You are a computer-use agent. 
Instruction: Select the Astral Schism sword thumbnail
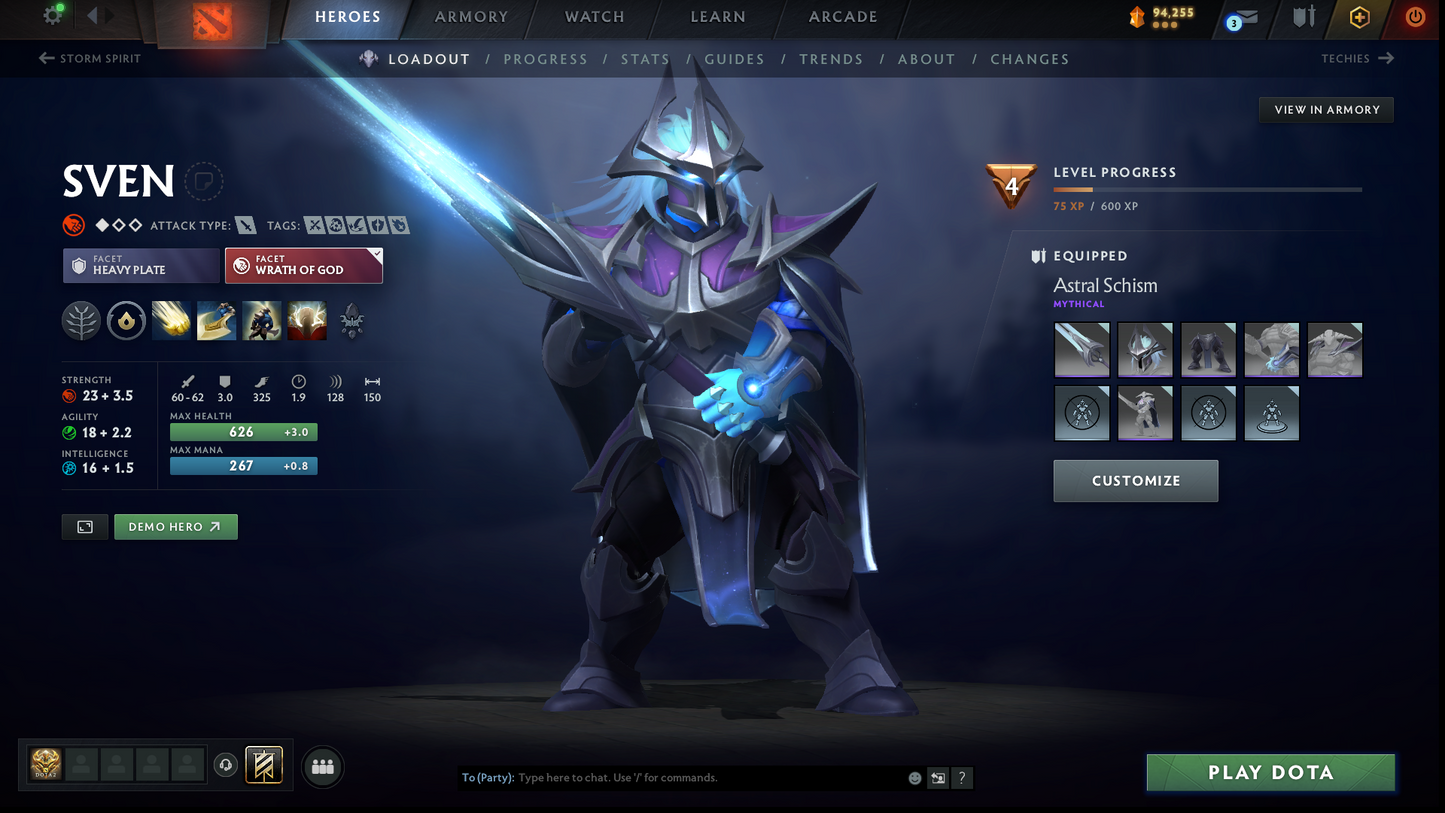coord(1081,349)
